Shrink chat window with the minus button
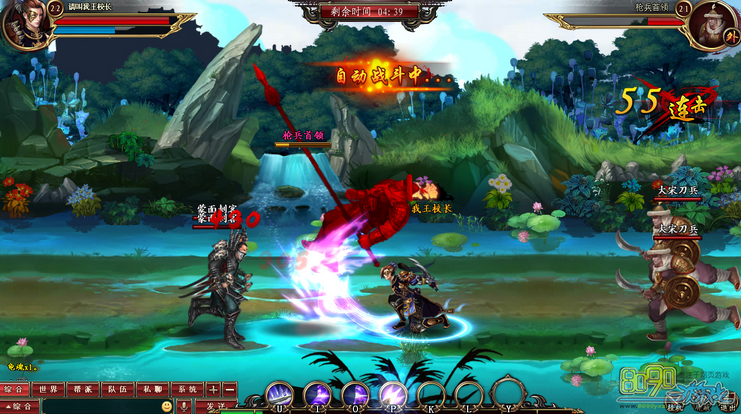741x414 pixels. coord(229,389)
